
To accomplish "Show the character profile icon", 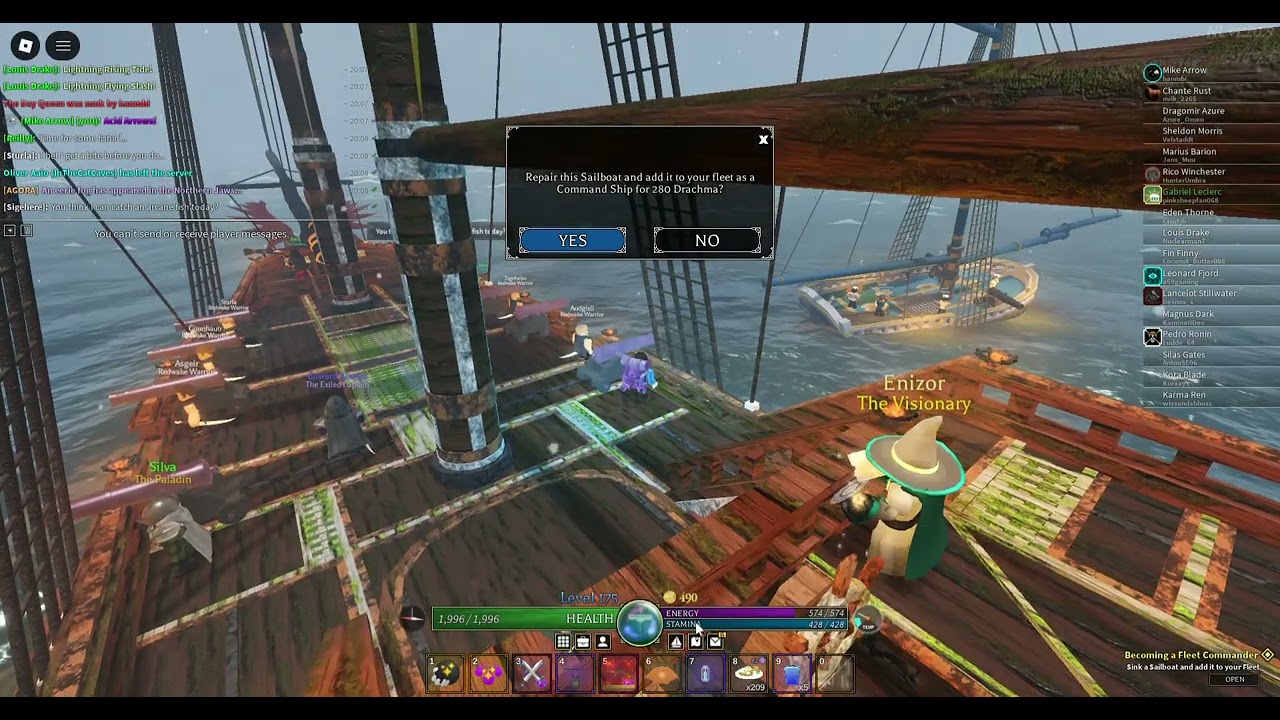I will [603, 642].
